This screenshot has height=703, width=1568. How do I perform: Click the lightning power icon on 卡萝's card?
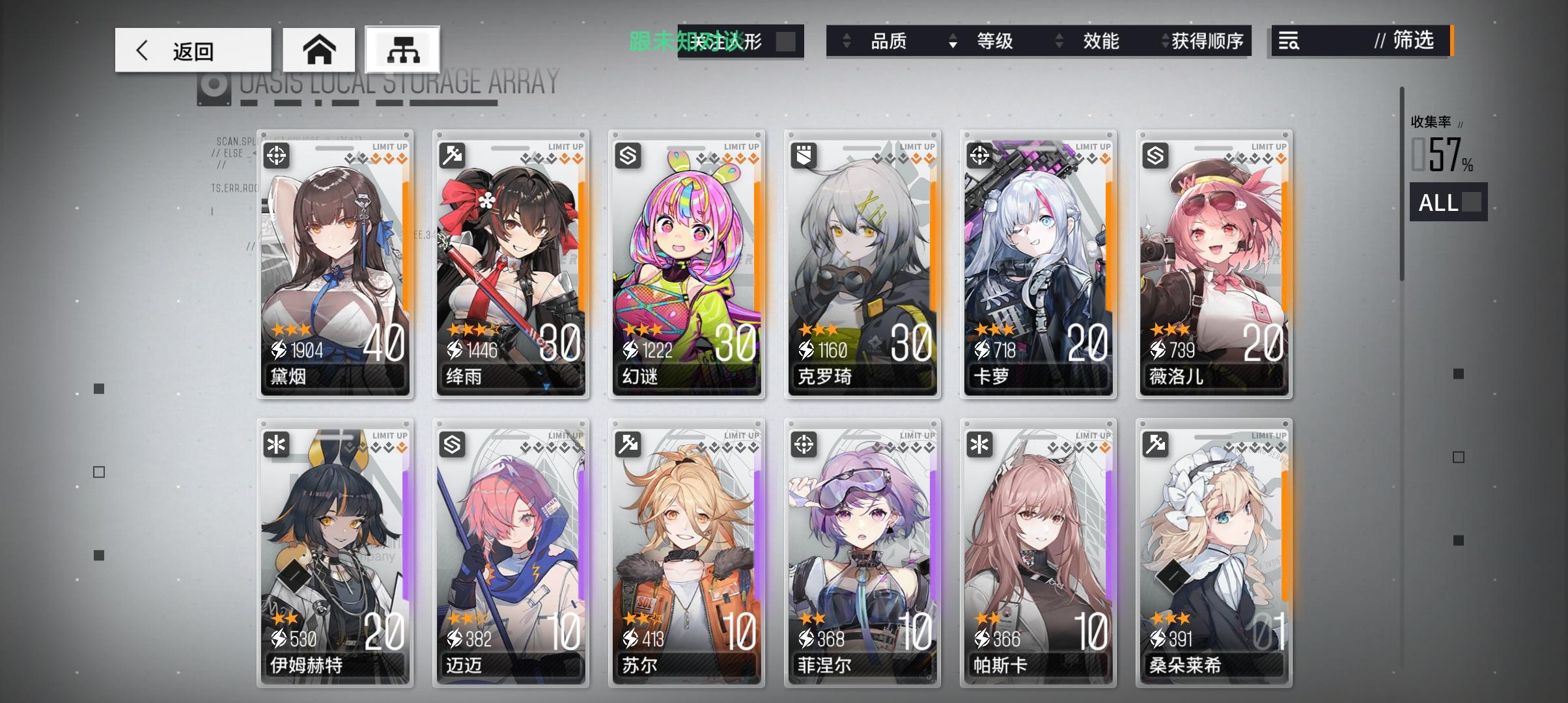(982, 350)
